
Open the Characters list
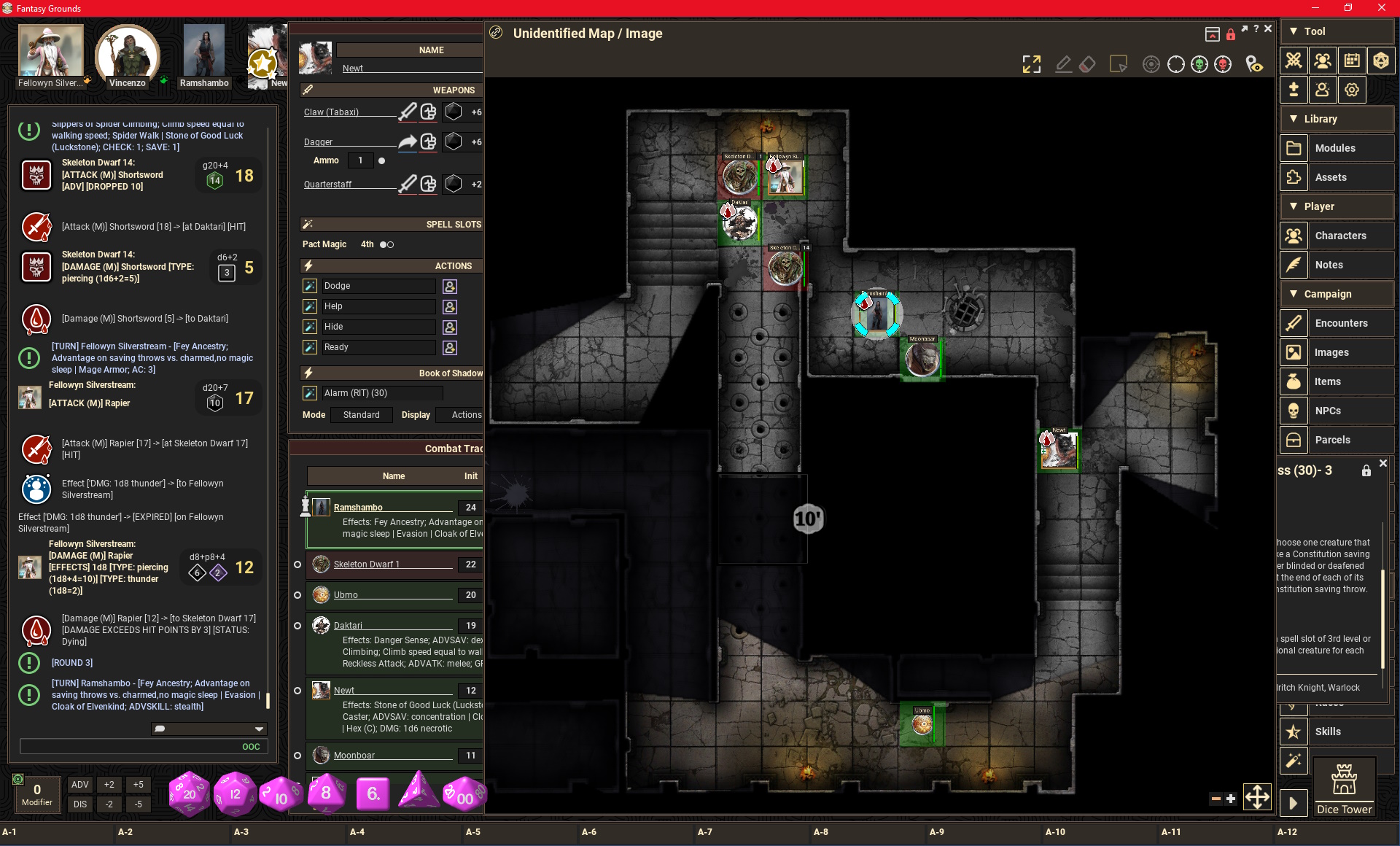(1340, 236)
